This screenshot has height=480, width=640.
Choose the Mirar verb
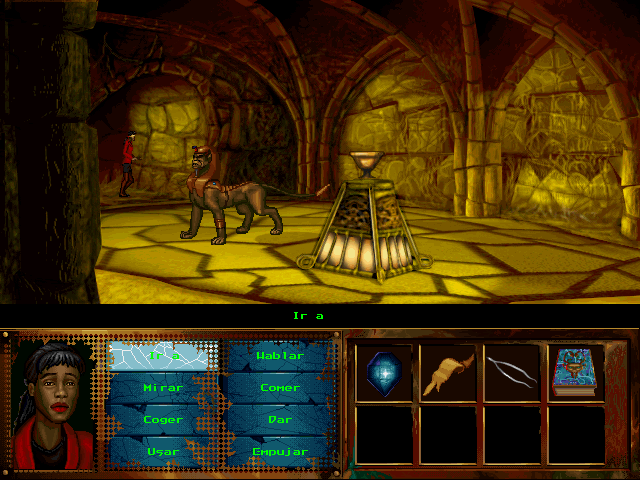pyautogui.click(x=163, y=387)
